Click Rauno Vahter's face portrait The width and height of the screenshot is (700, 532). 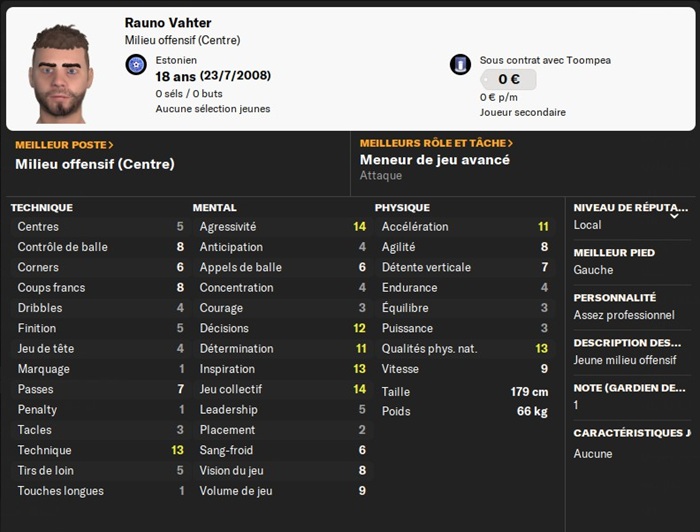point(61,74)
